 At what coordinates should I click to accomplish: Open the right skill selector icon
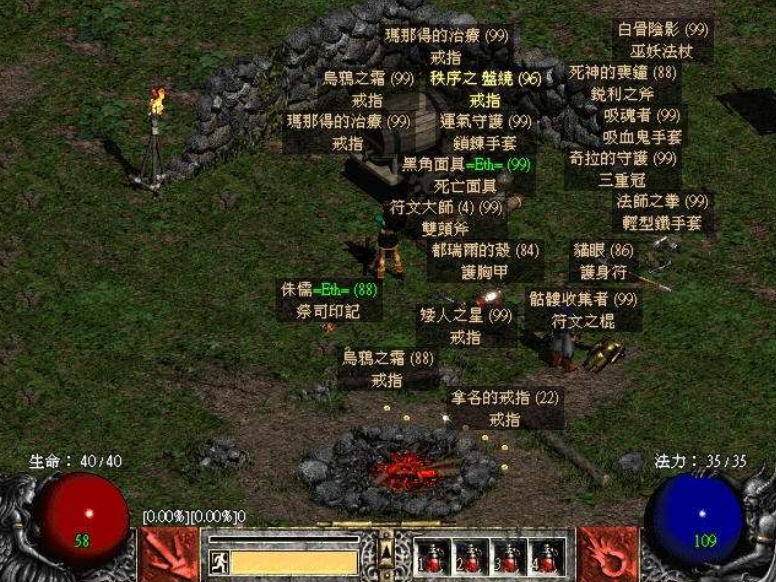coord(607,554)
